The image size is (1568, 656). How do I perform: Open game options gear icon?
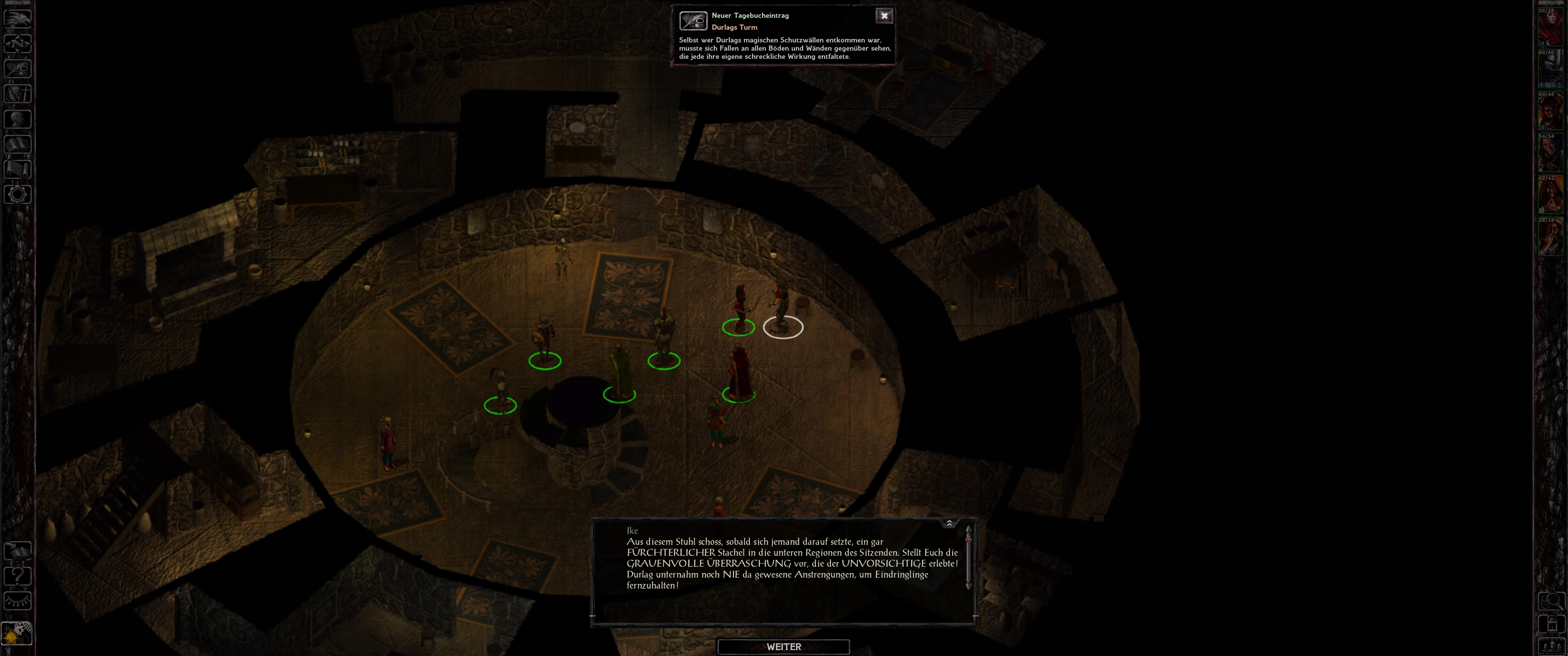coord(18,195)
